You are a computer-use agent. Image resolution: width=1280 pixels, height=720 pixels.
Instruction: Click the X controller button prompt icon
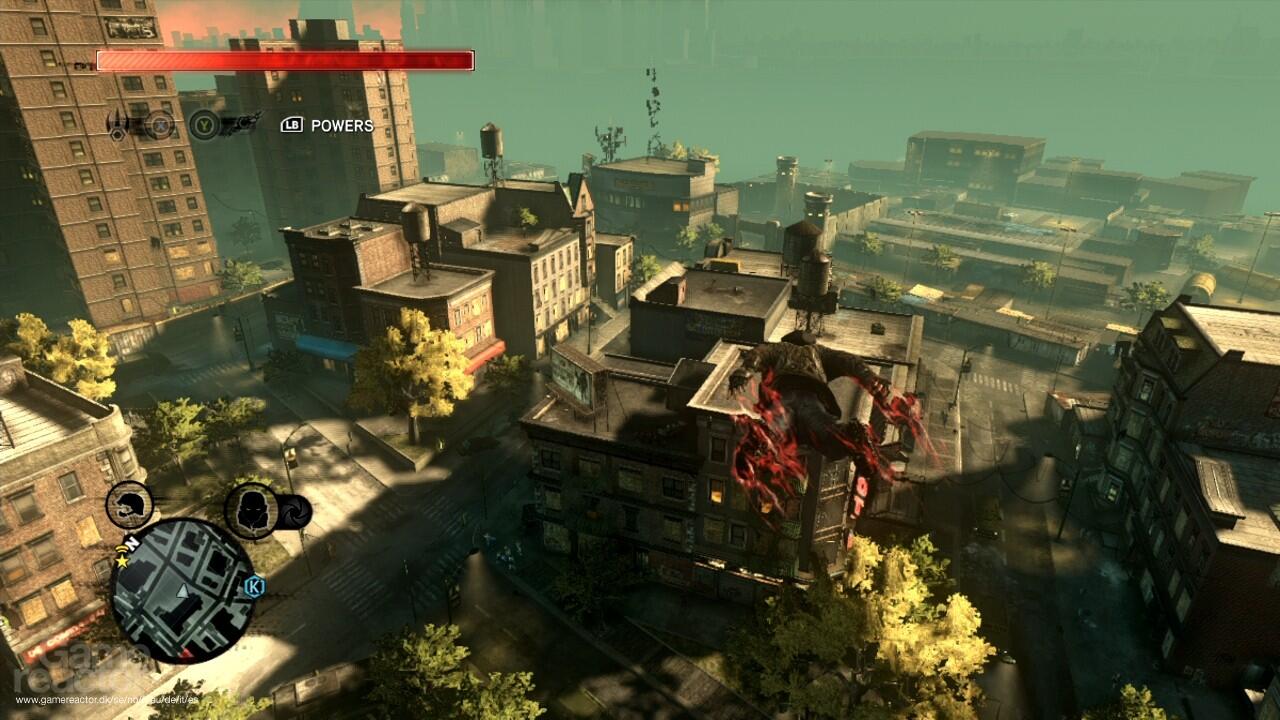coord(161,124)
